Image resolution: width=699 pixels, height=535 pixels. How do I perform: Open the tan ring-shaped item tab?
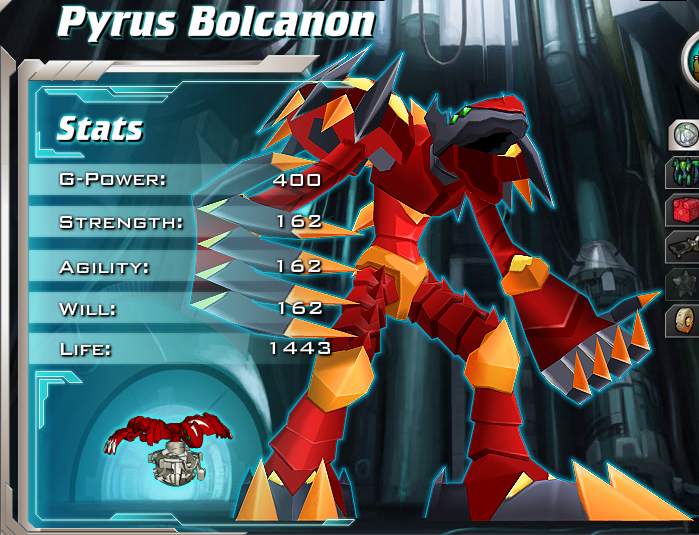[x=684, y=322]
